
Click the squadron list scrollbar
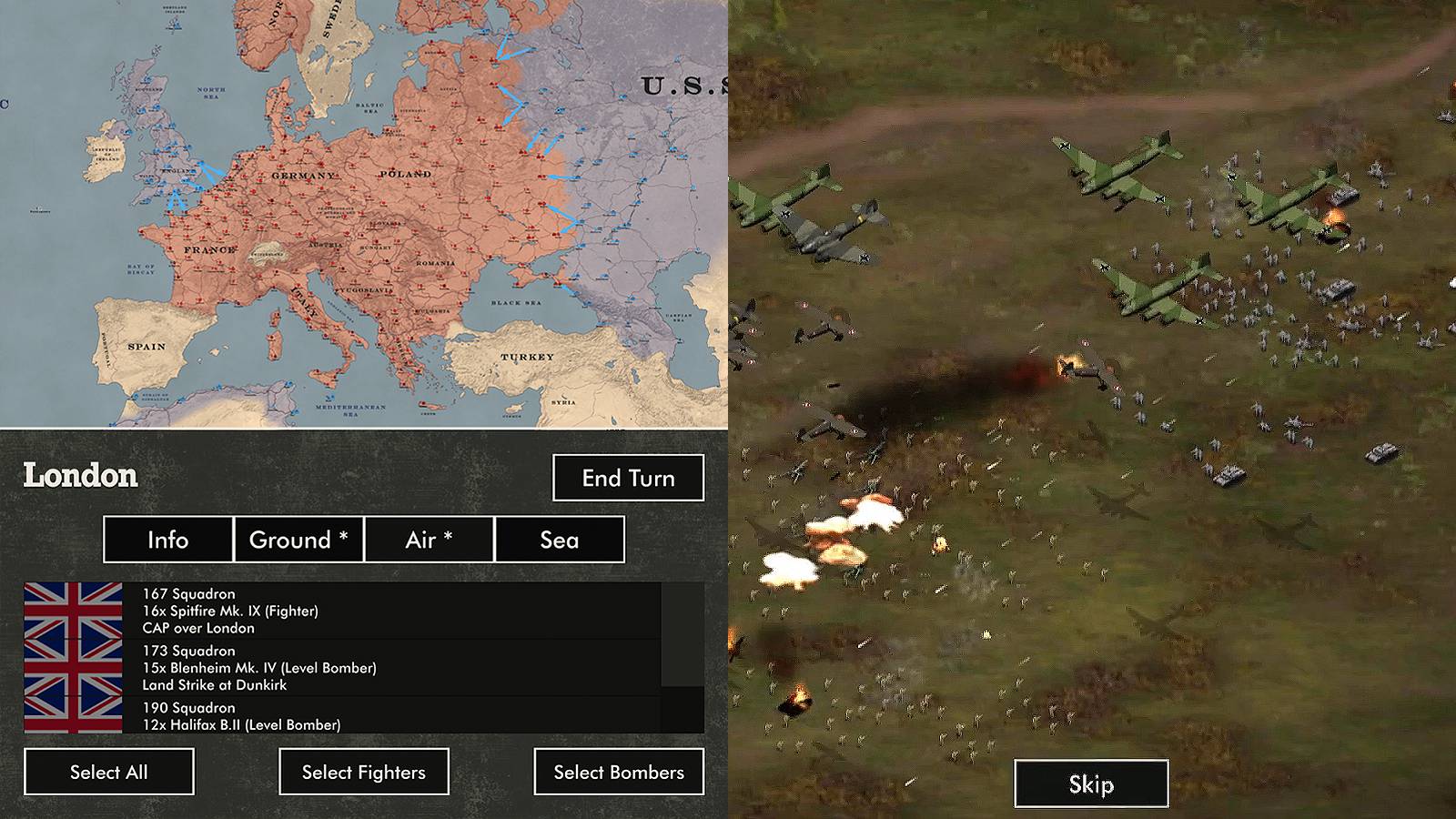pos(682,634)
